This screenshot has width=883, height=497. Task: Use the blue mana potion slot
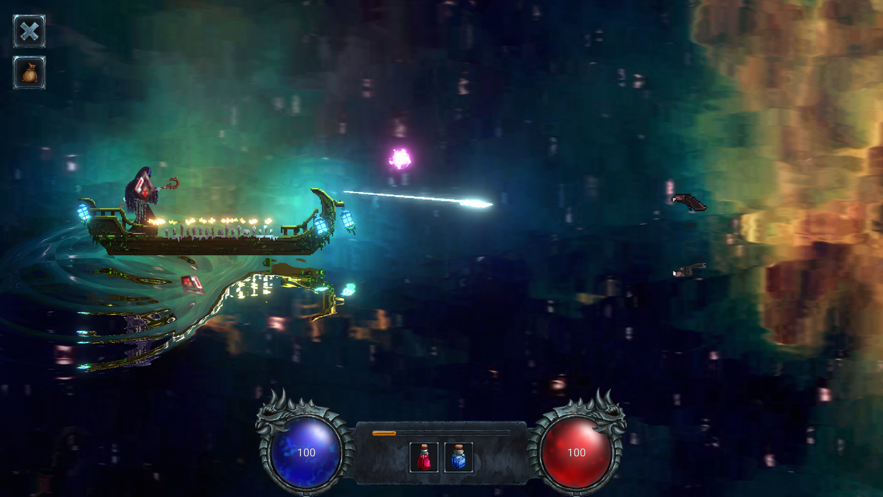pyautogui.click(x=459, y=457)
